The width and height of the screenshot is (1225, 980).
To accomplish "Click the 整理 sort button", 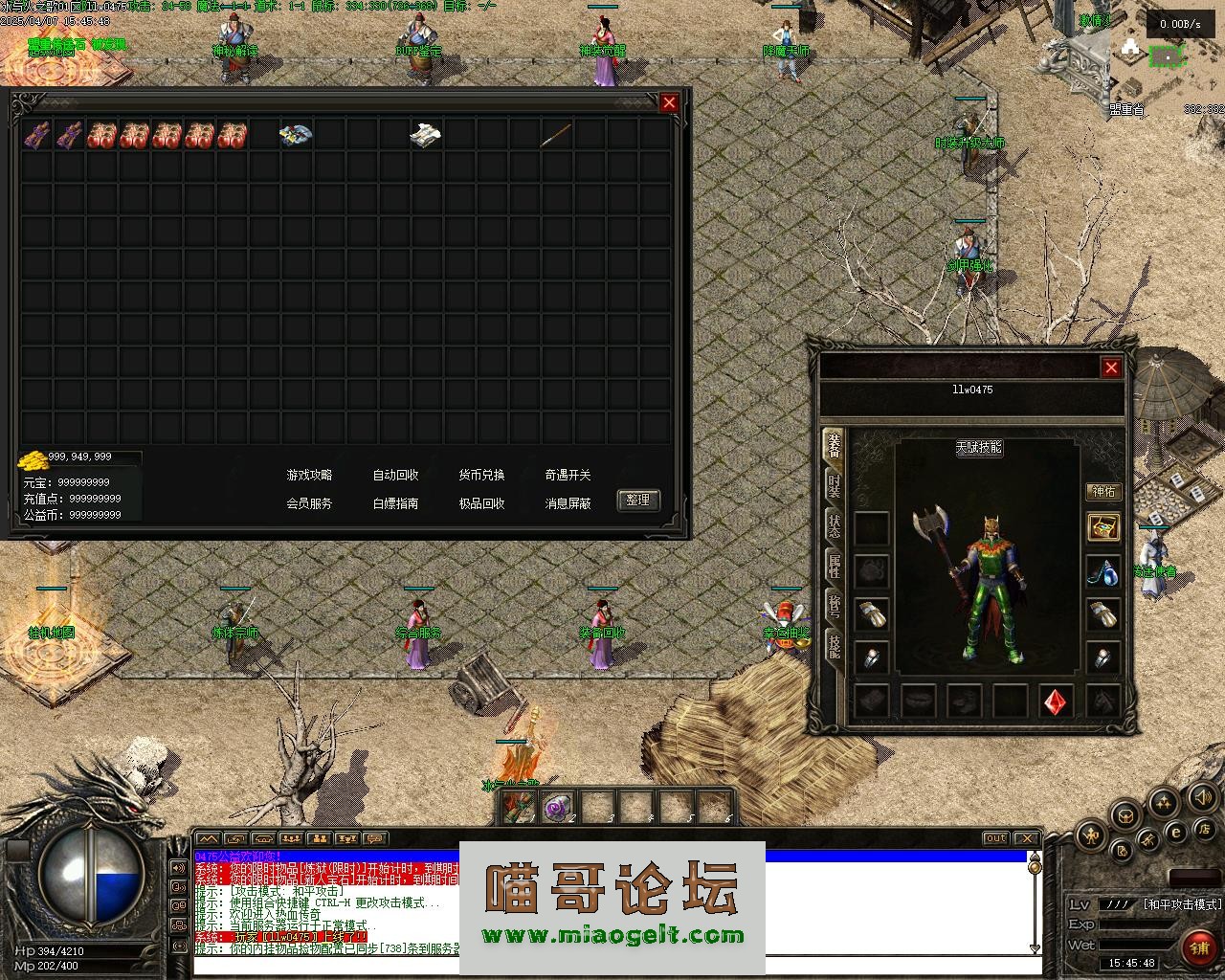I will point(638,501).
